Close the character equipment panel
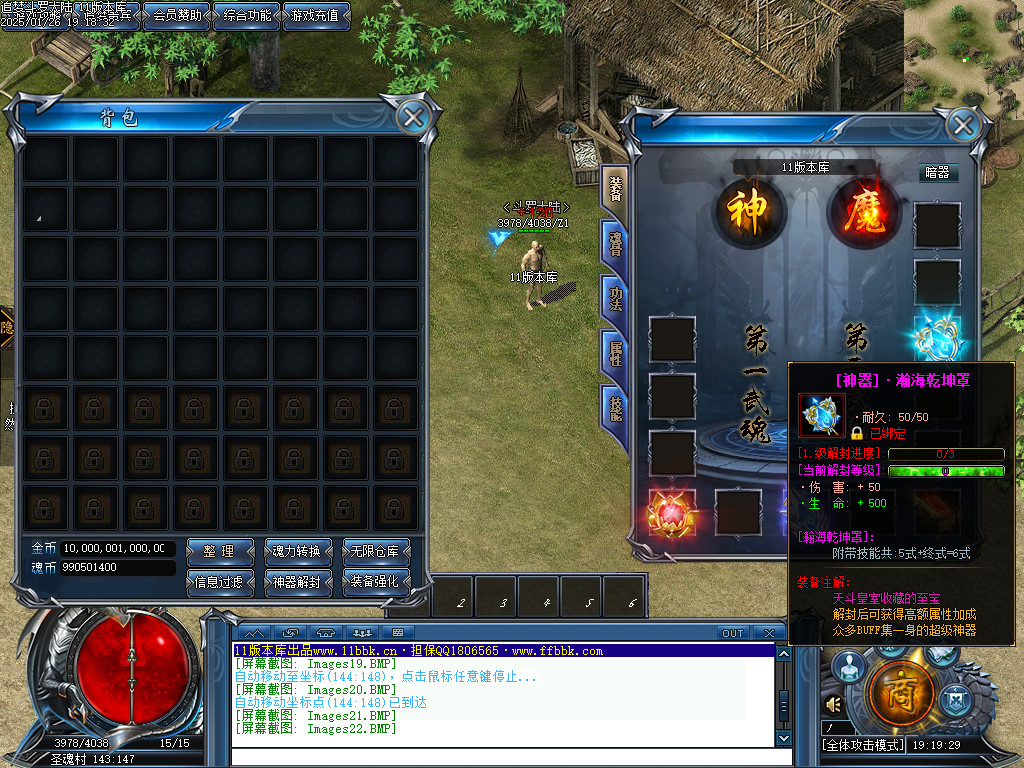Image resolution: width=1024 pixels, height=768 pixels. (x=962, y=125)
